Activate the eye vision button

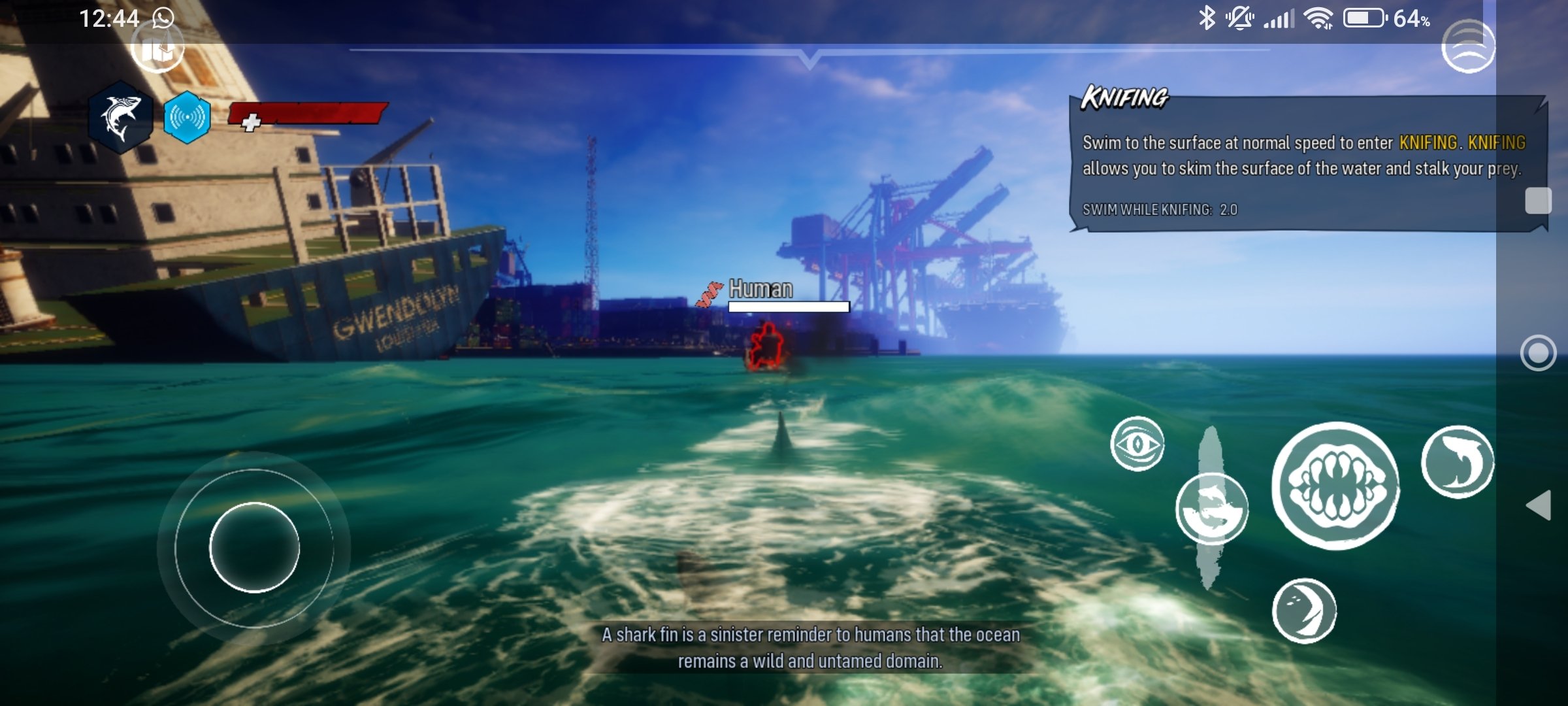pos(1137,444)
